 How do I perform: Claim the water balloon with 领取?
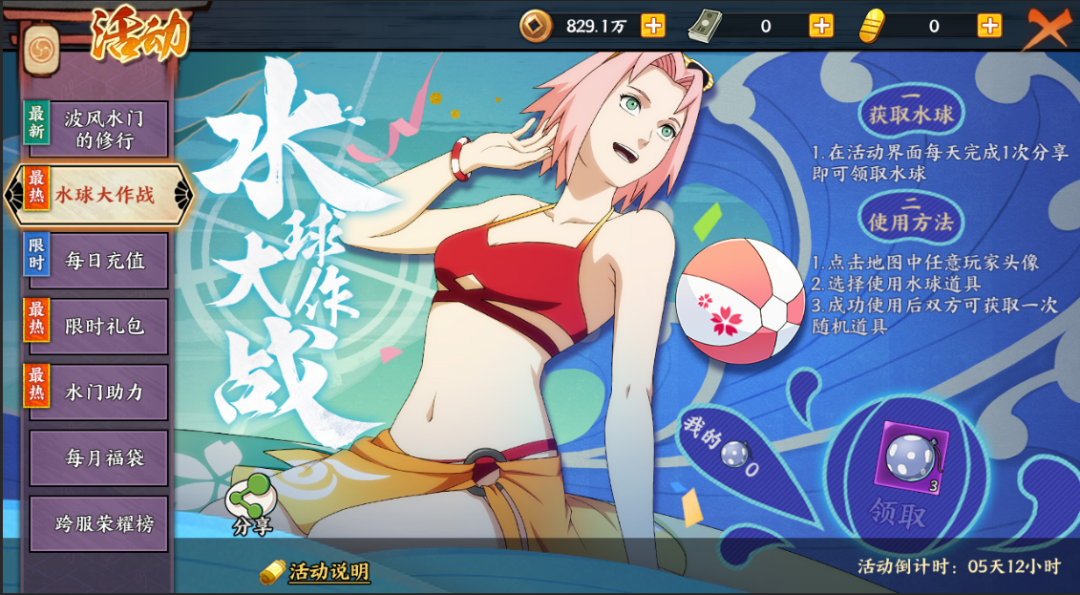pos(898,514)
